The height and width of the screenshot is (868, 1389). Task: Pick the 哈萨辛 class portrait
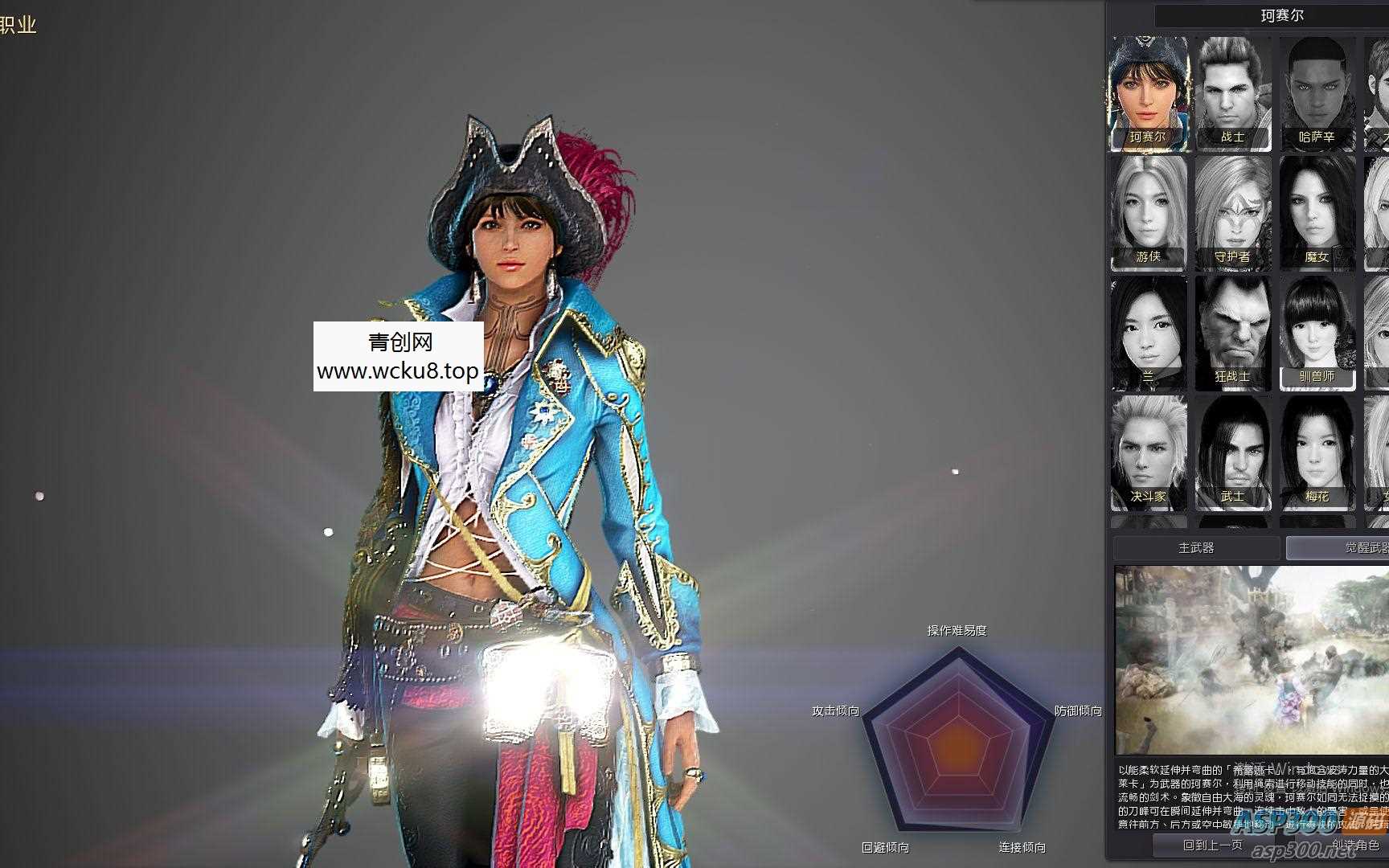click(1317, 92)
